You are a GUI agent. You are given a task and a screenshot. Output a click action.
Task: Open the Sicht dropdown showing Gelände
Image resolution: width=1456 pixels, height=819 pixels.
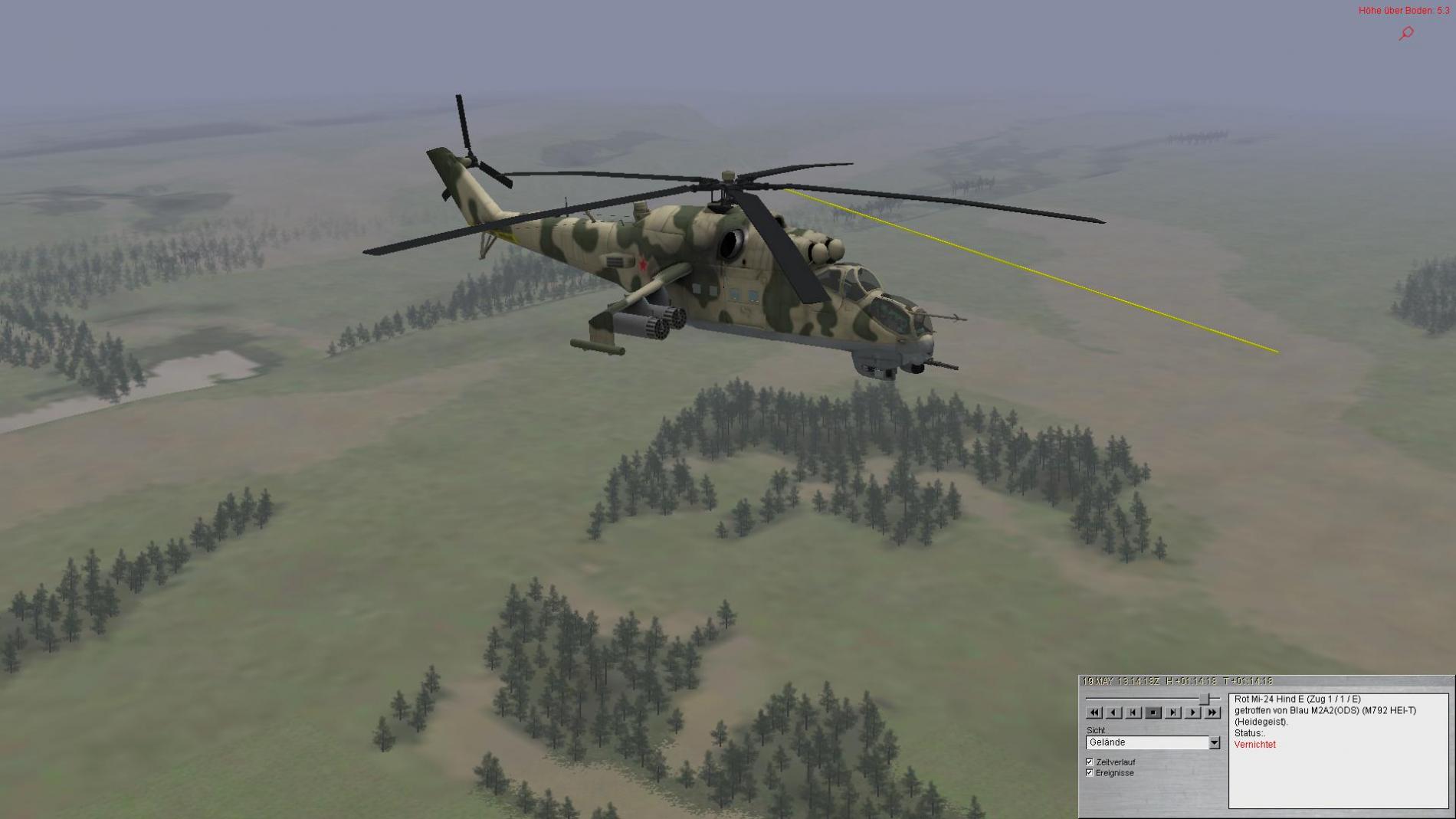click(1214, 742)
